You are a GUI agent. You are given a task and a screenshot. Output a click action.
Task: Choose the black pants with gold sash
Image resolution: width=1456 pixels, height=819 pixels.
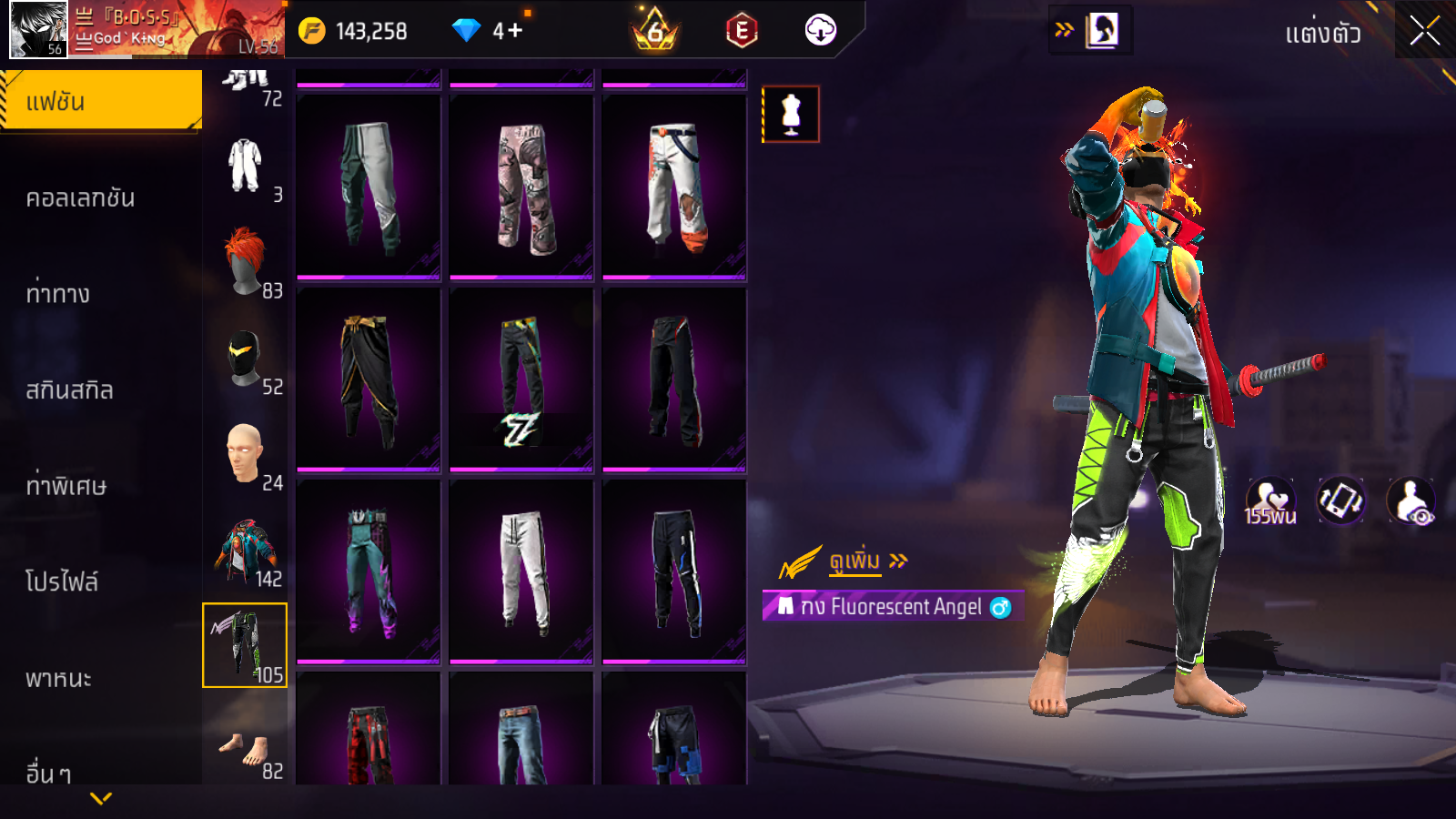369,379
